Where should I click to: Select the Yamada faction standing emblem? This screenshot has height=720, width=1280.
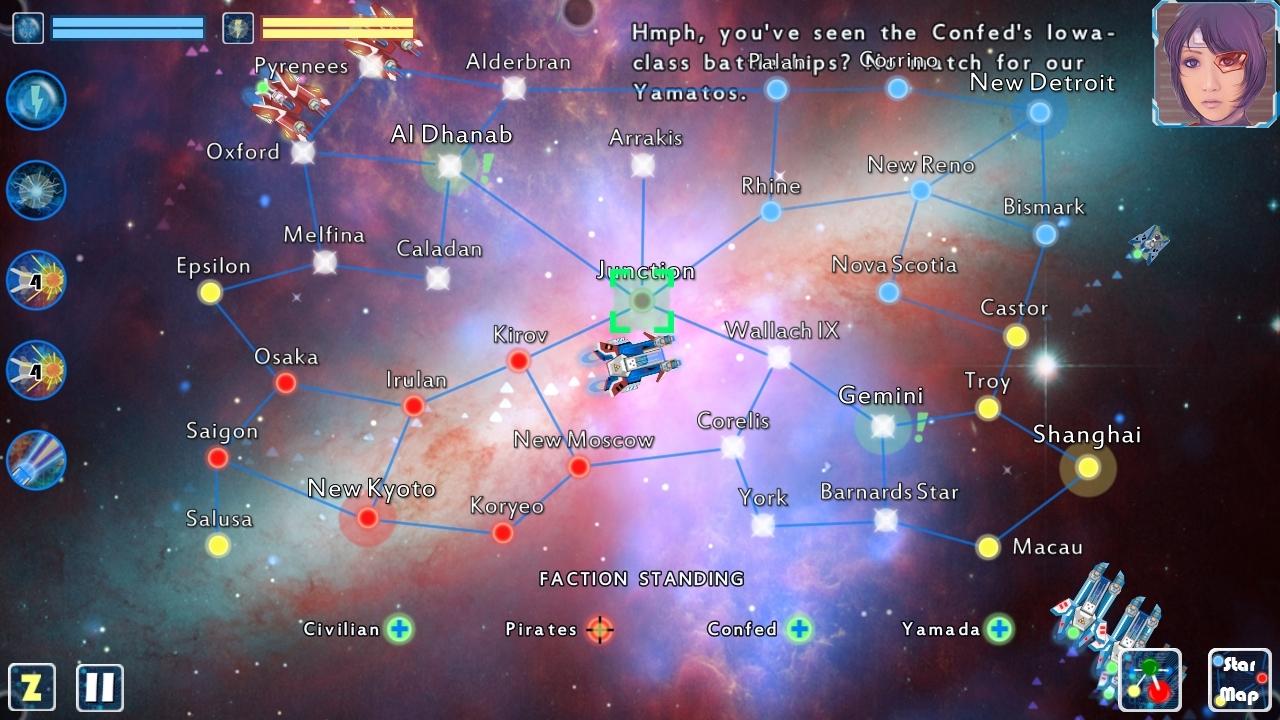(x=999, y=629)
